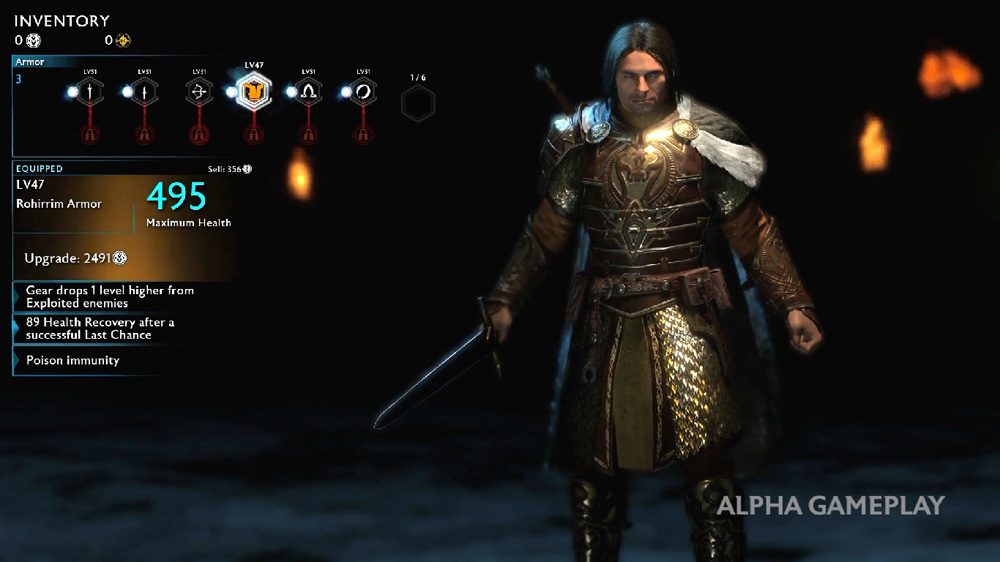Image resolution: width=1000 pixels, height=562 pixels.
Task: Click the locked gem slot below the bow
Action: click(199, 135)
